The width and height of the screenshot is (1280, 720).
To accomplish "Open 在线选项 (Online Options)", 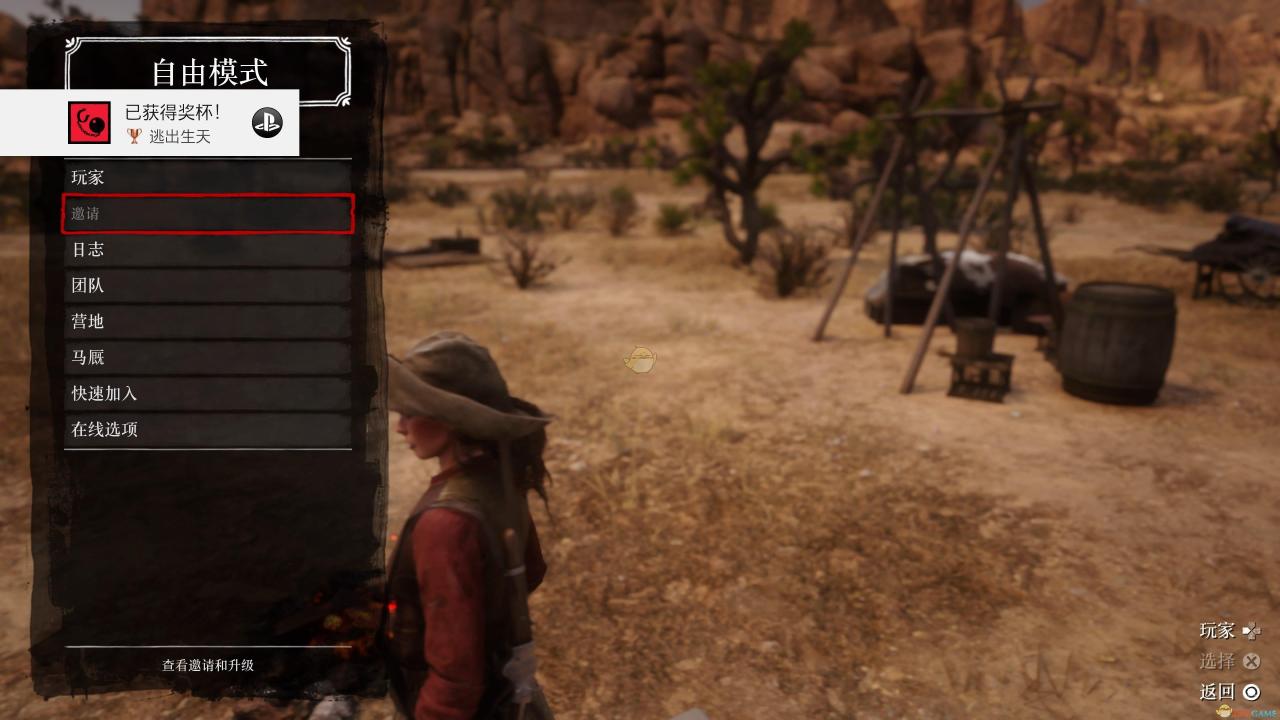I will click(x=208, y=430).
